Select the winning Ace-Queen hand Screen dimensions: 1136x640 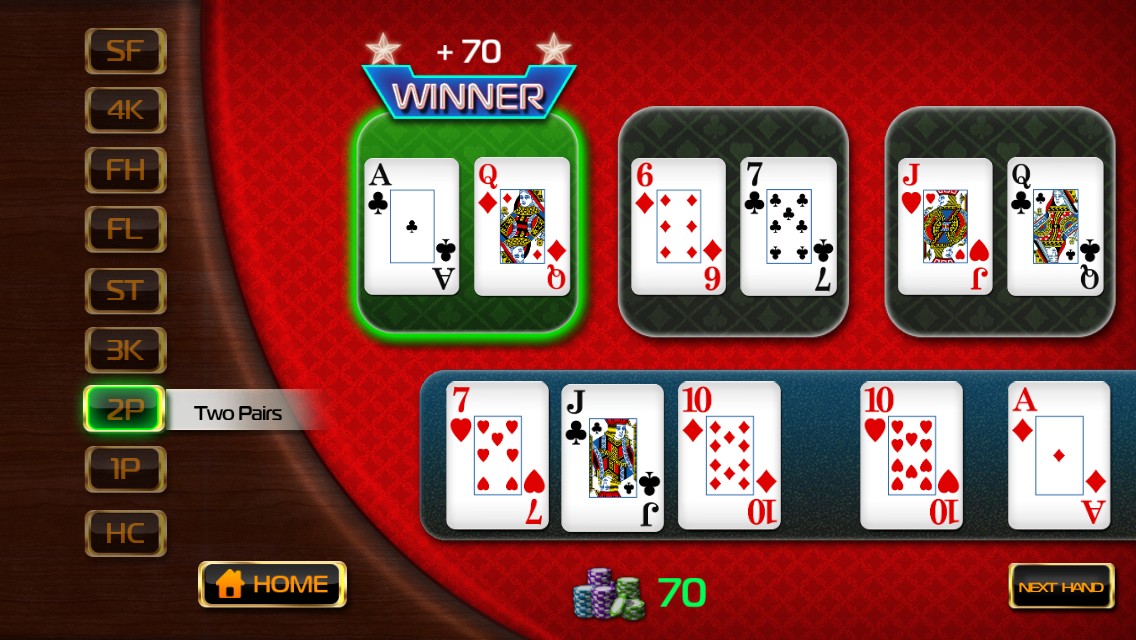tap(467, 222)
